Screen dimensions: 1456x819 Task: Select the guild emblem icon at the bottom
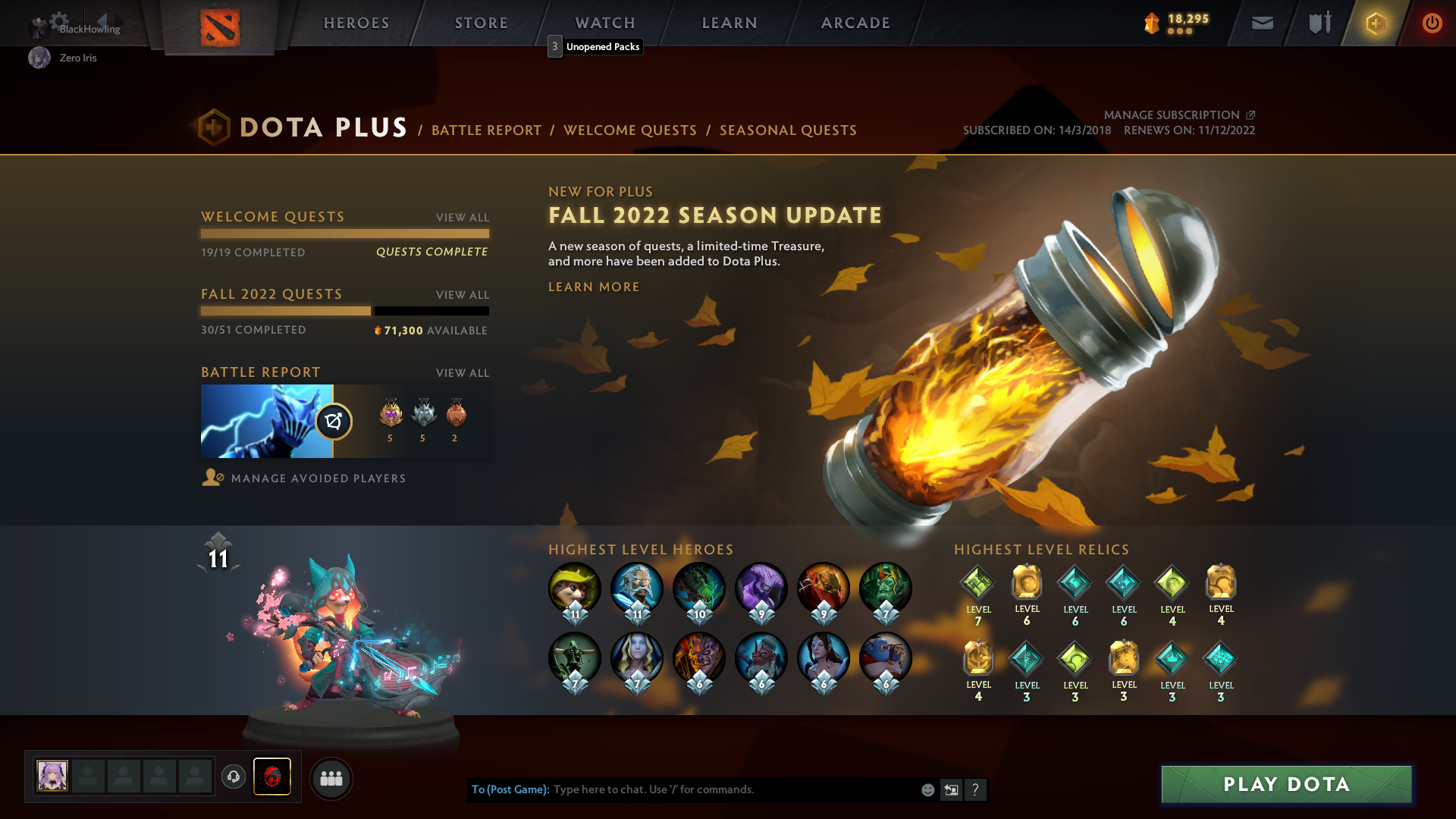[273, 777]
